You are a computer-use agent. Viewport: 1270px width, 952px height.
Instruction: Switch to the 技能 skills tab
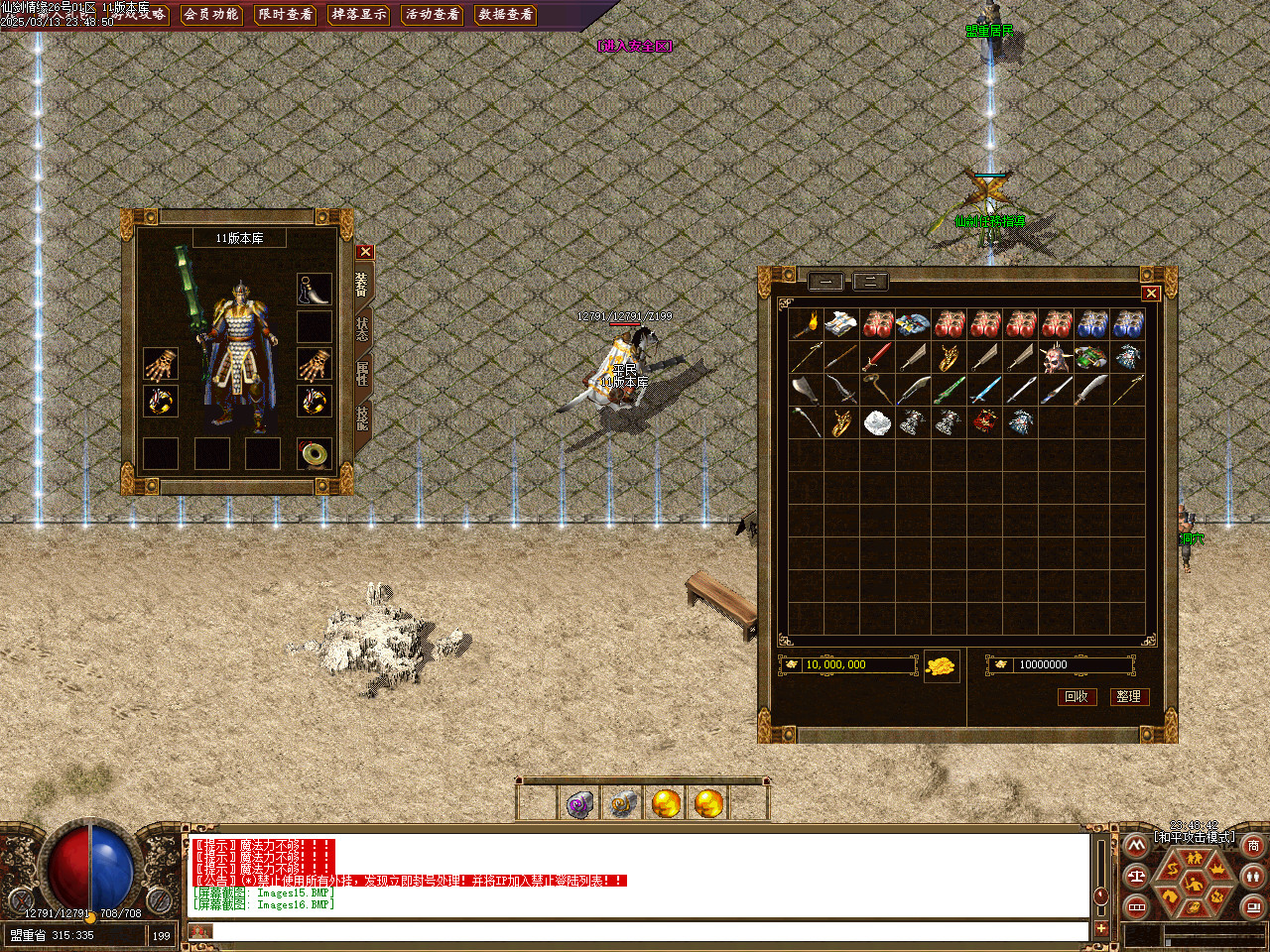pos(362,416)
